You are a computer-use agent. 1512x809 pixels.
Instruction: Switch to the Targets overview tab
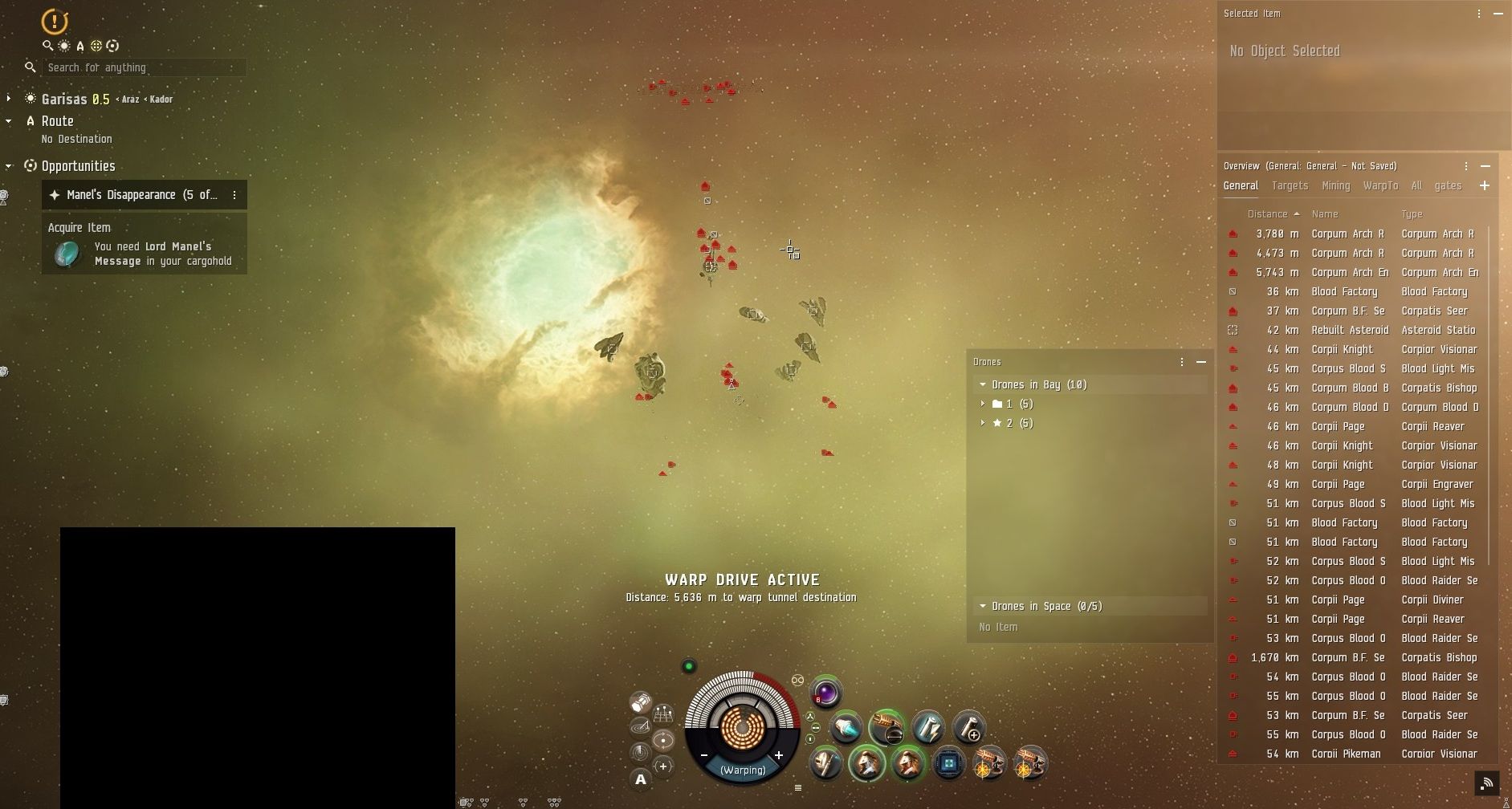[x=1290, y=185]
